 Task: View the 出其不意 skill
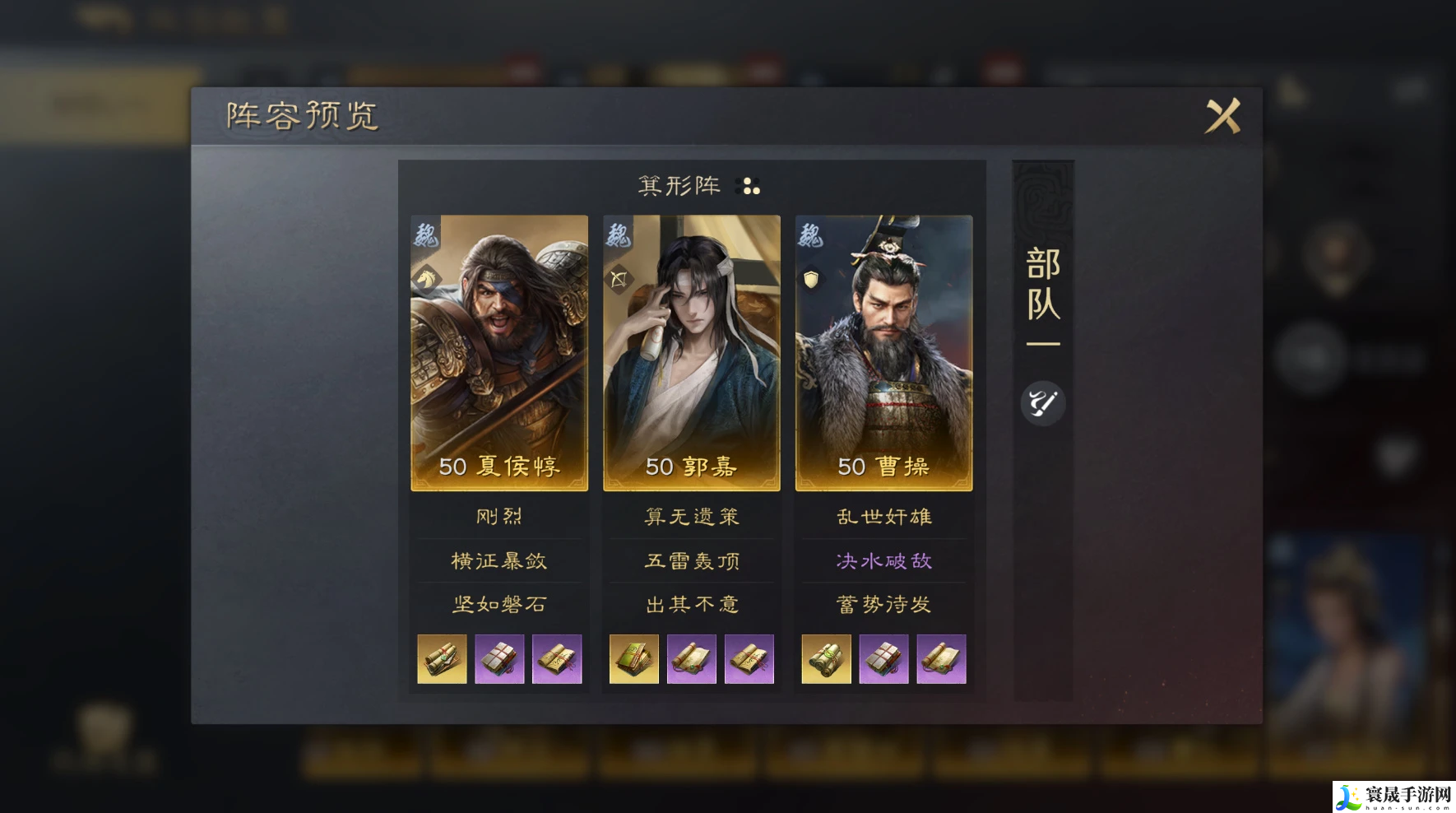692,605
